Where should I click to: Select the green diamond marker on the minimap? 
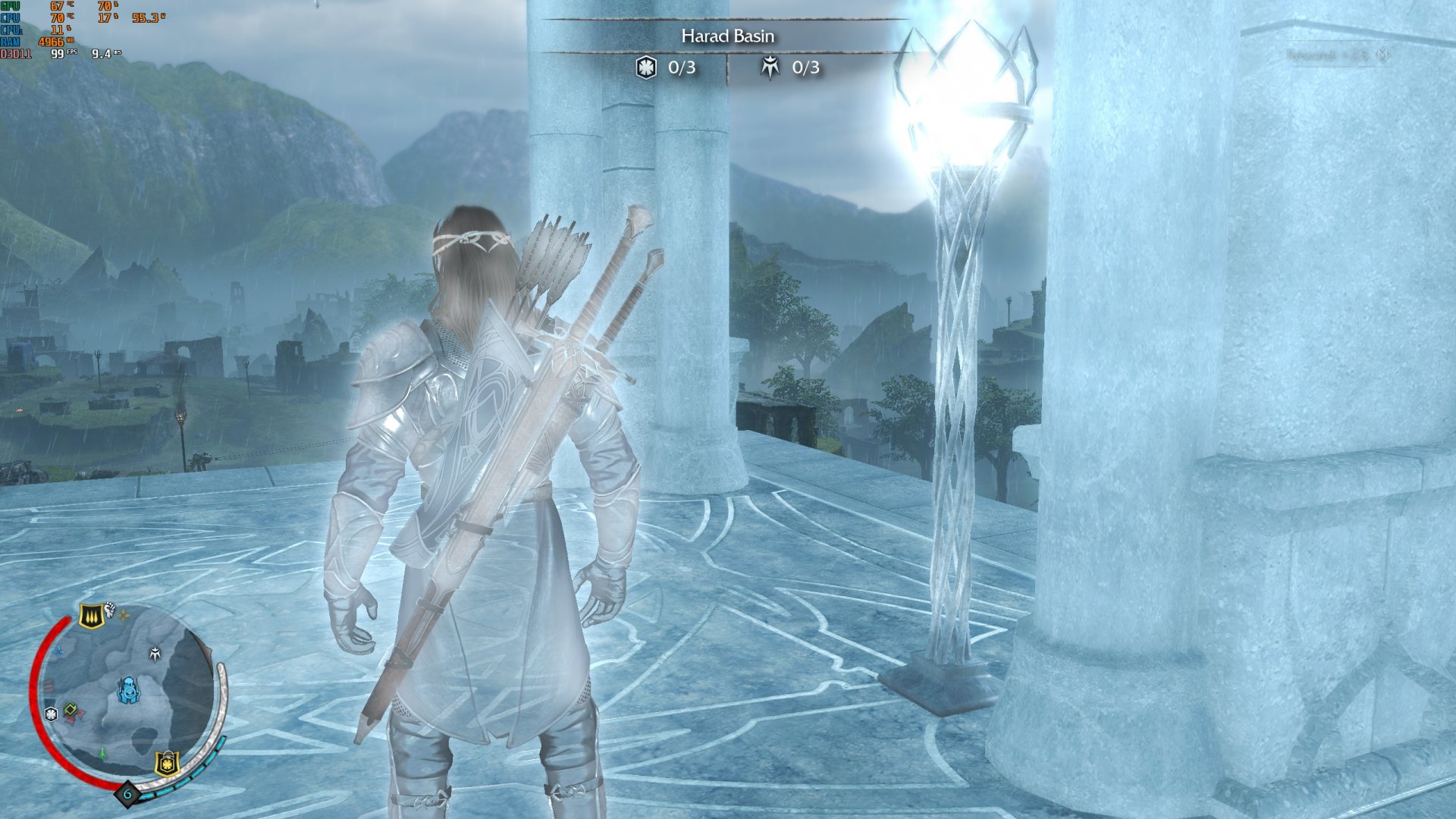point(71,710)
